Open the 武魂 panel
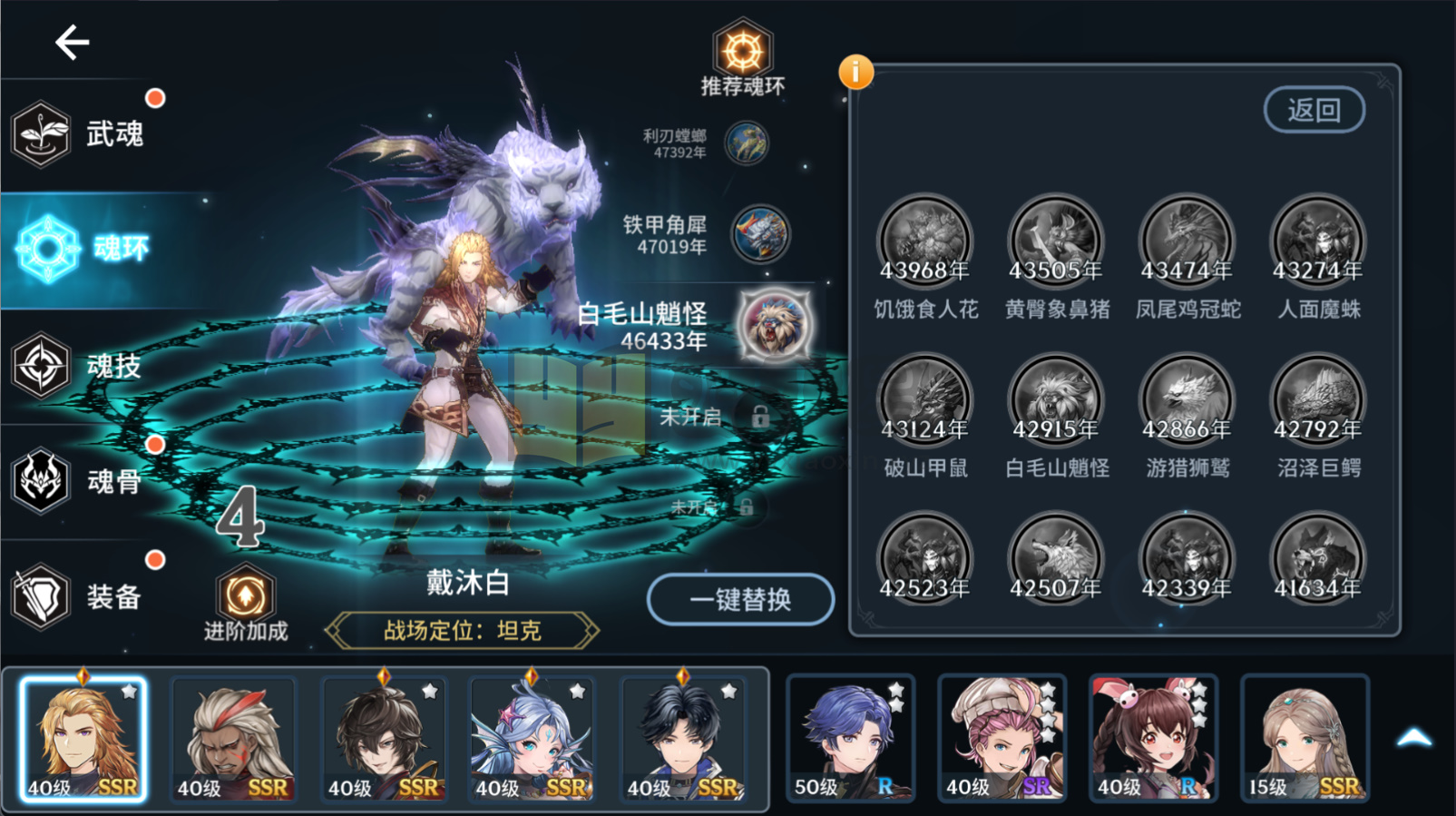This screenshot has height=816, width=1456. pos(82,133)
